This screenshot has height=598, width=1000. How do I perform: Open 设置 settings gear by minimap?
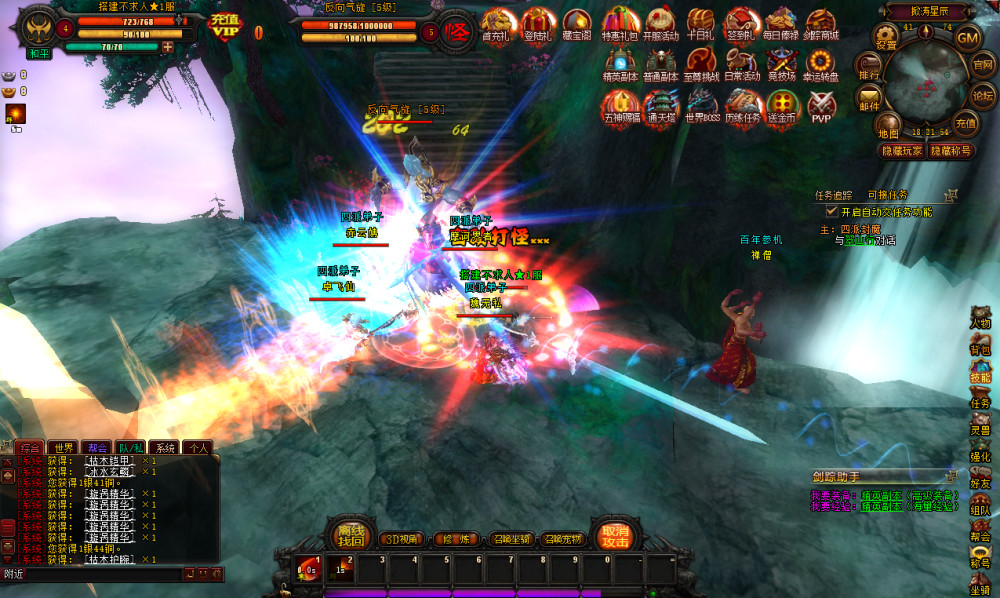tap(886, 38)
